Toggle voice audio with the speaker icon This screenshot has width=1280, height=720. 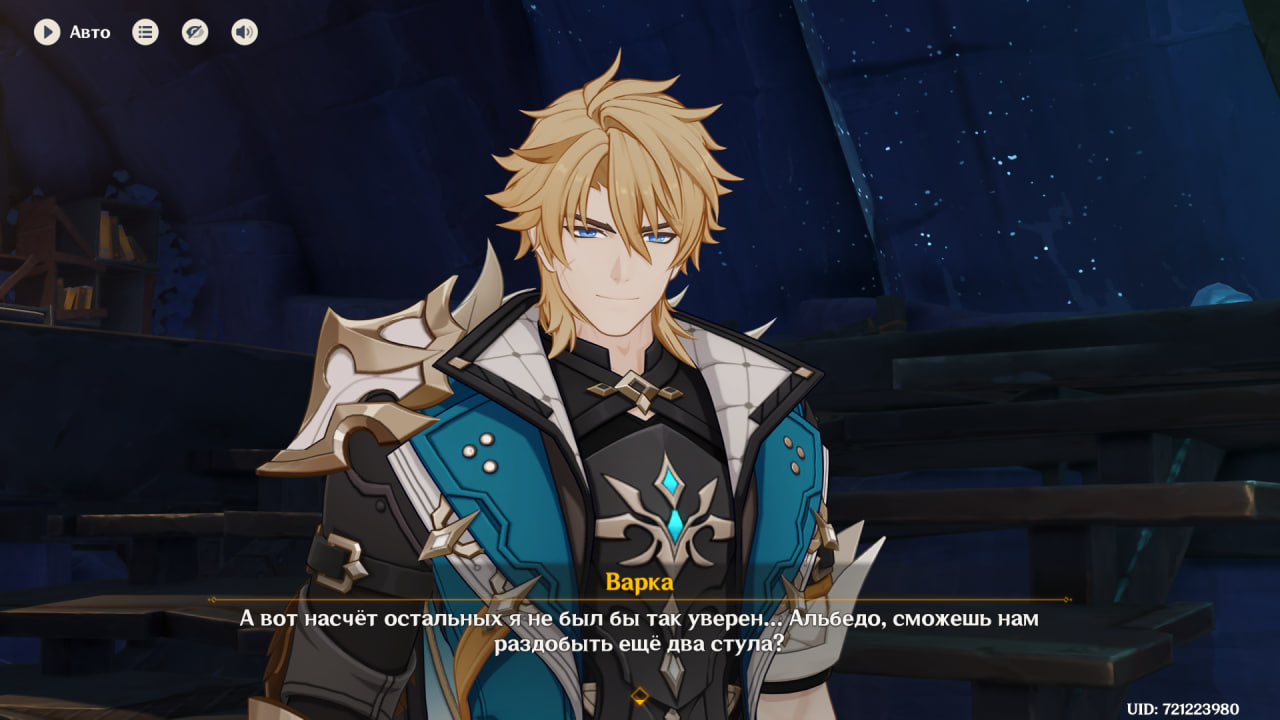[244, 32]
